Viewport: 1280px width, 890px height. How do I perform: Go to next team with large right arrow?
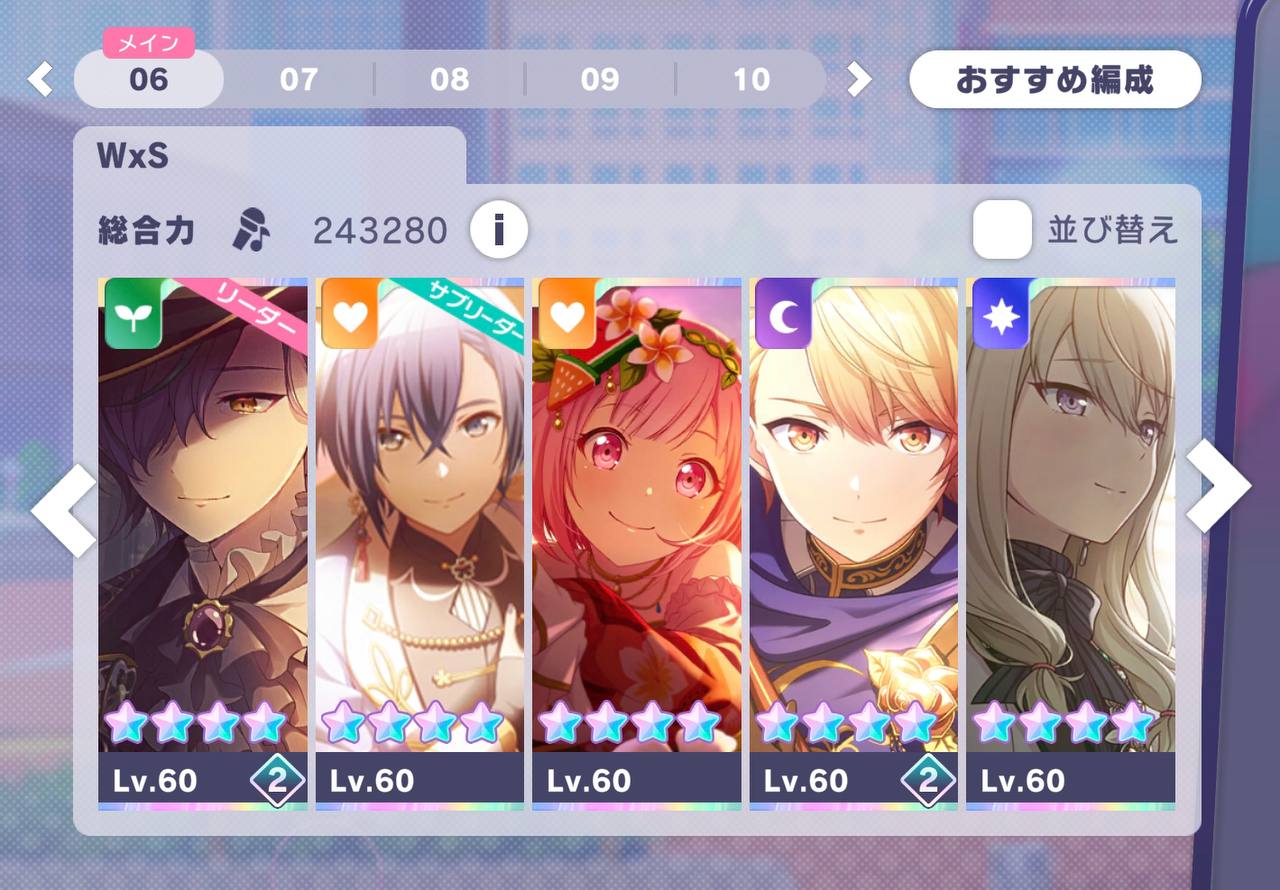point(1217,487)
